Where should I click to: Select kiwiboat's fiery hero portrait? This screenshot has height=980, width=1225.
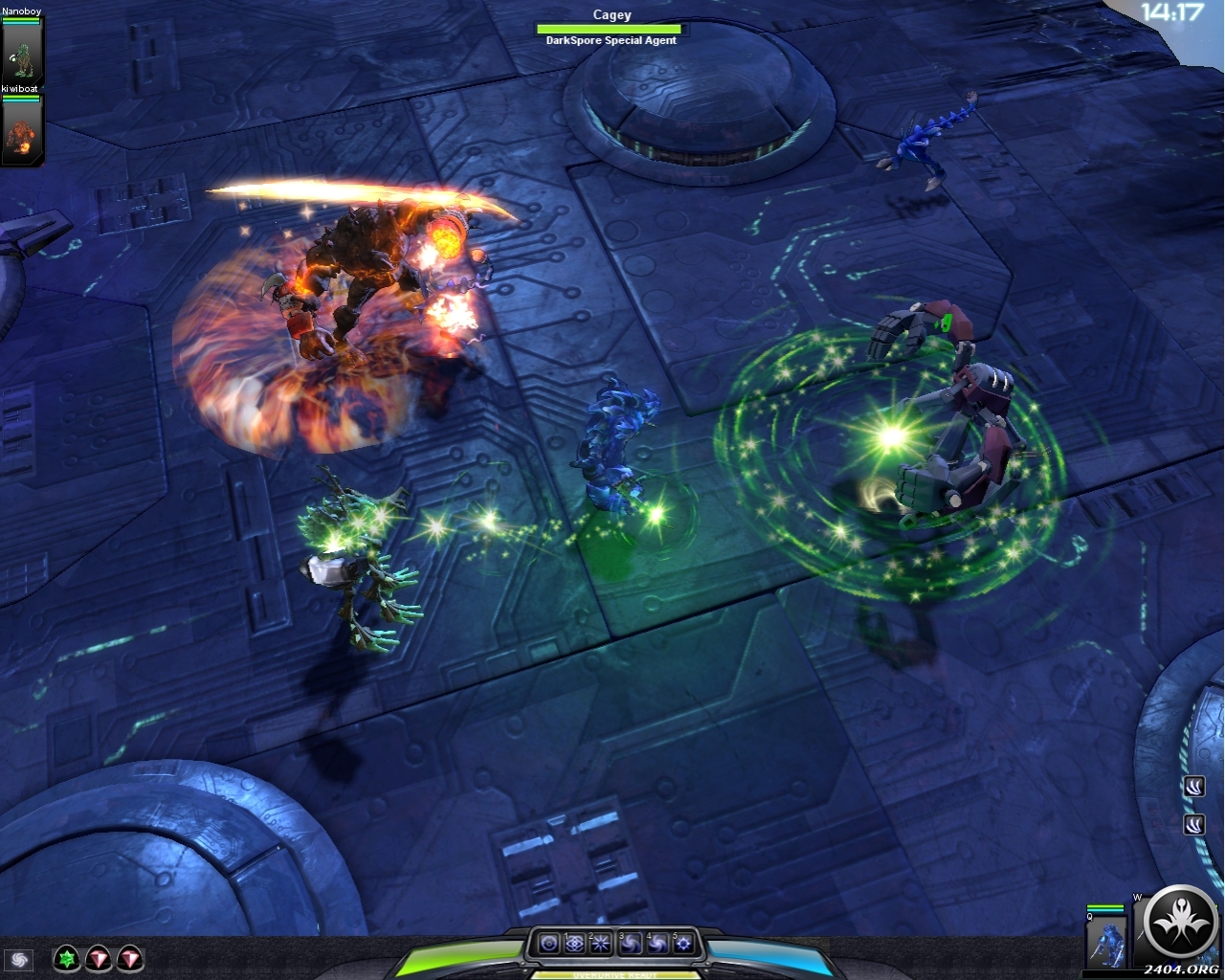pyautogui.click(x=21, y=132)
